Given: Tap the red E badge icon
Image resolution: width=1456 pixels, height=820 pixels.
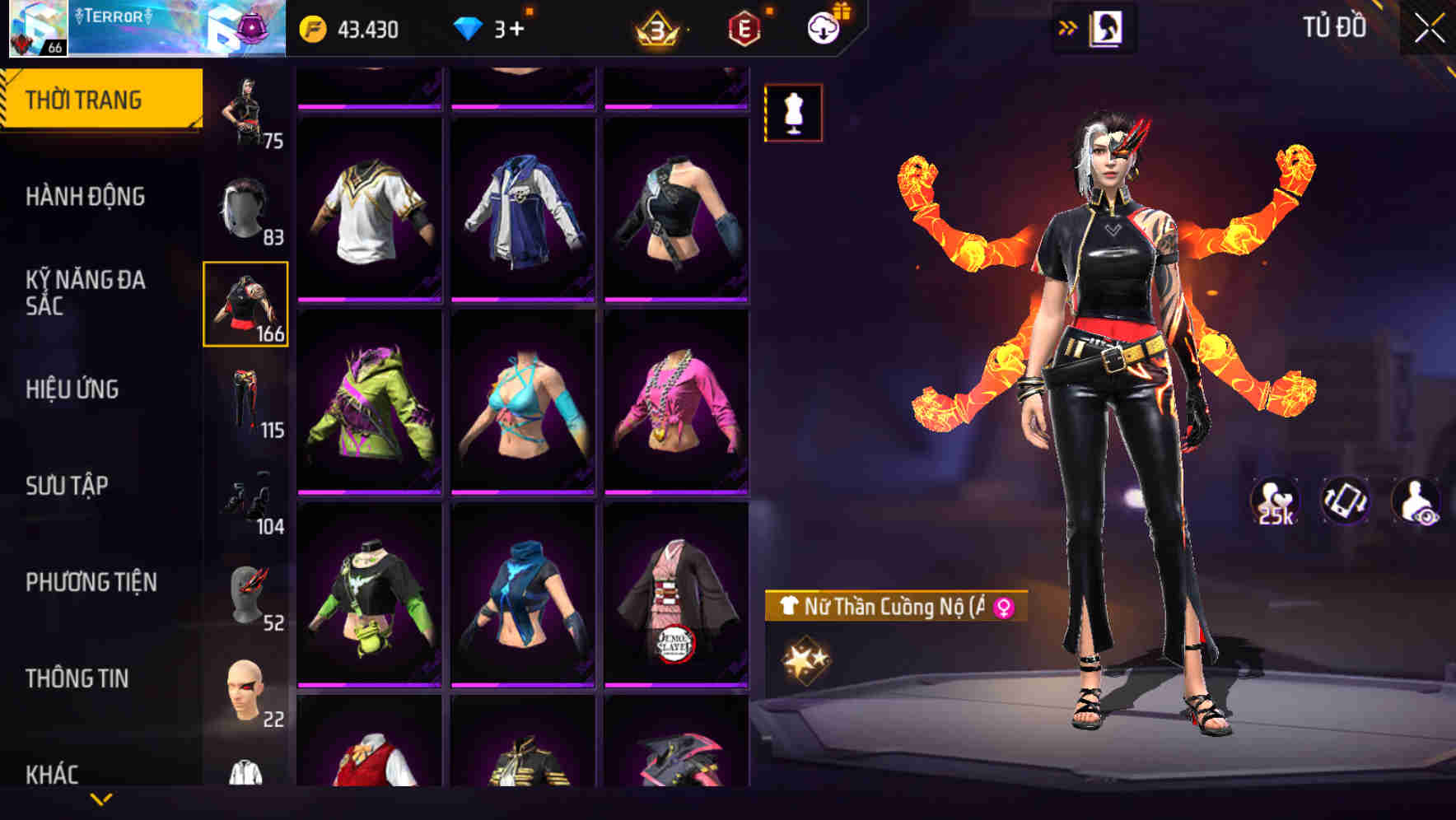Looking at the screenshot, I should click(x=745, y=27).
